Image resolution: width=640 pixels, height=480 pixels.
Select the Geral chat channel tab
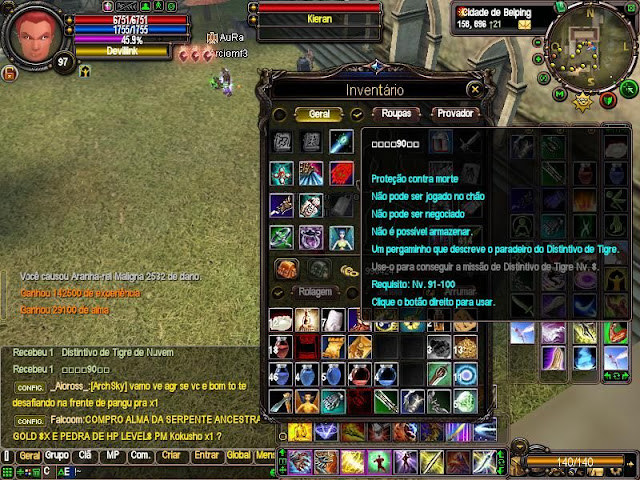[x=30, y=456]
